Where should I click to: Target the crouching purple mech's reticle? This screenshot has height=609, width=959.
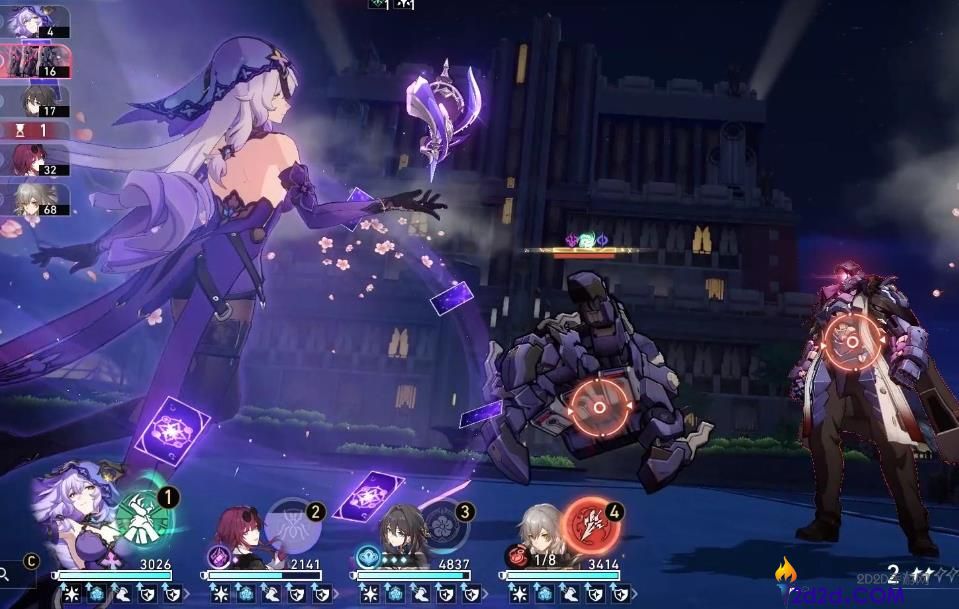coord(599,407)
